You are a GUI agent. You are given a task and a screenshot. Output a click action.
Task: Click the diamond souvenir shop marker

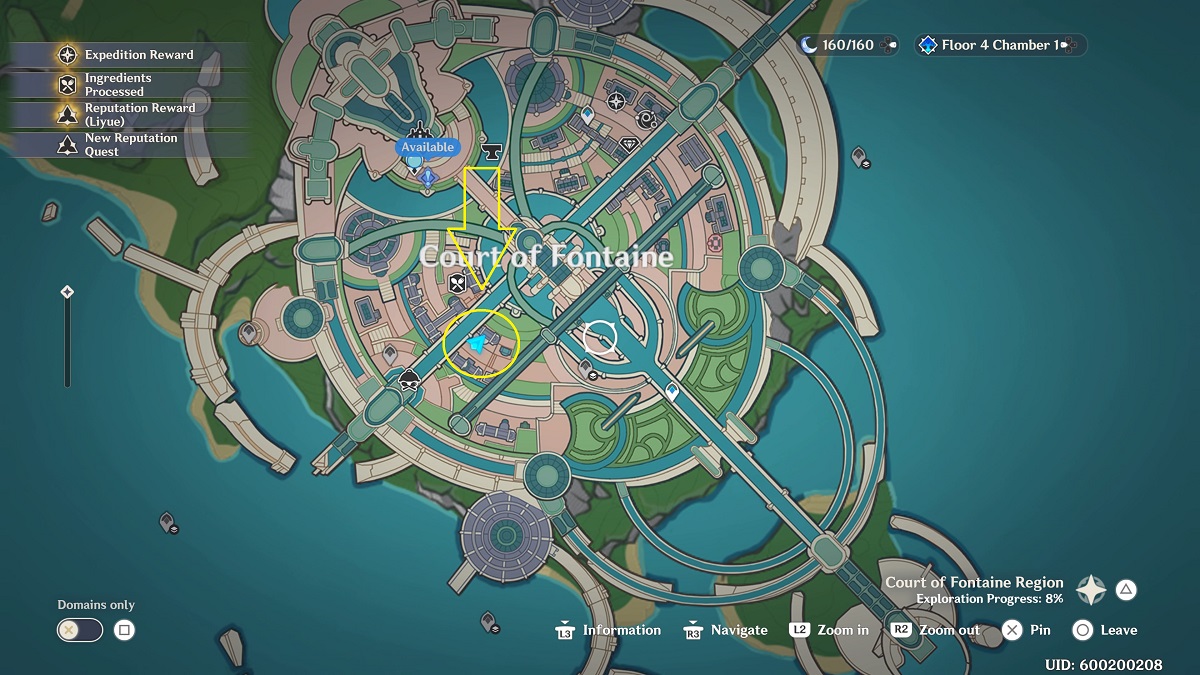point(629,145)
